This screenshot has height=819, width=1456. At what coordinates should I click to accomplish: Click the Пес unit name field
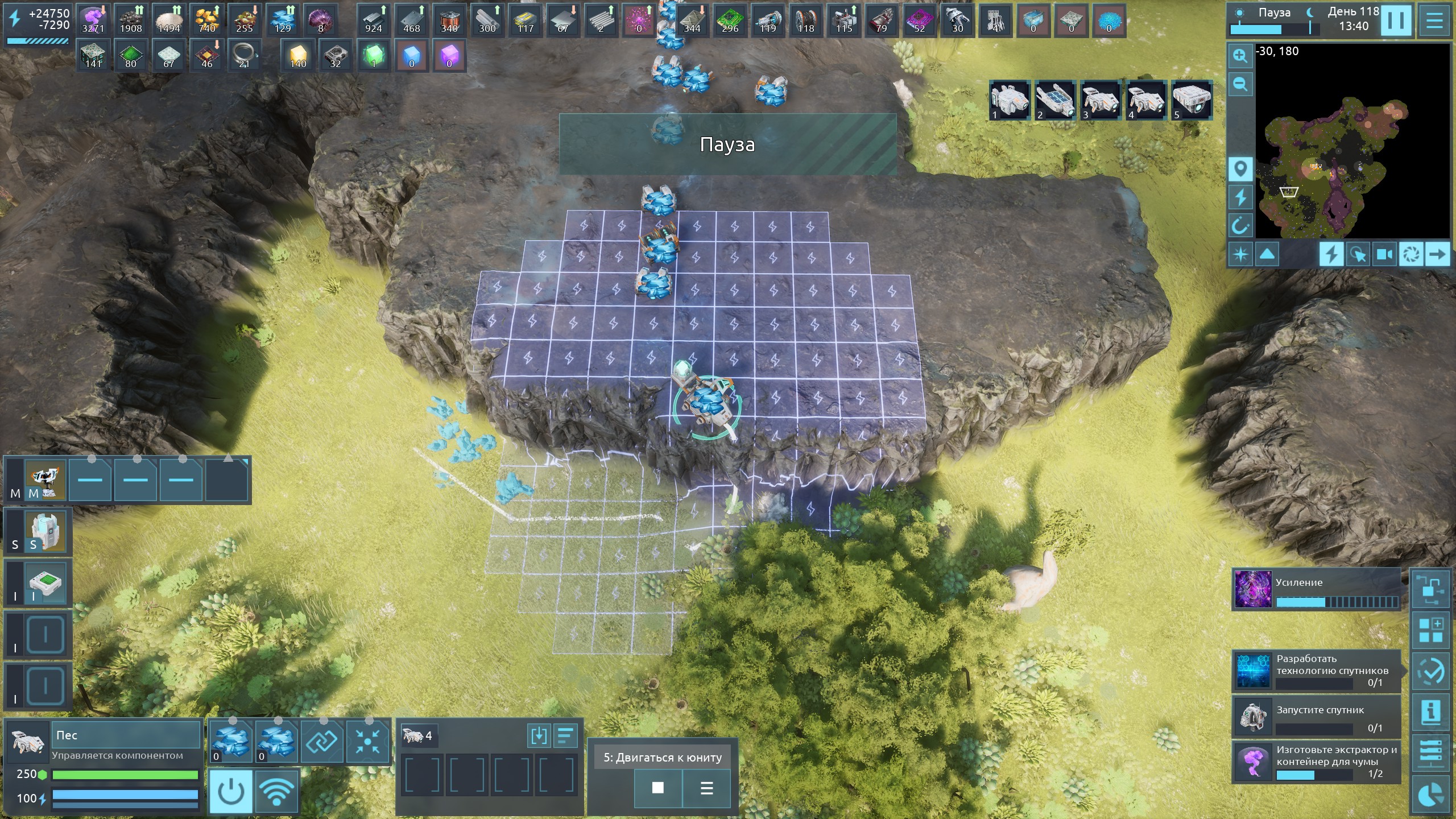pyautogui.click(x=126, y=735)
